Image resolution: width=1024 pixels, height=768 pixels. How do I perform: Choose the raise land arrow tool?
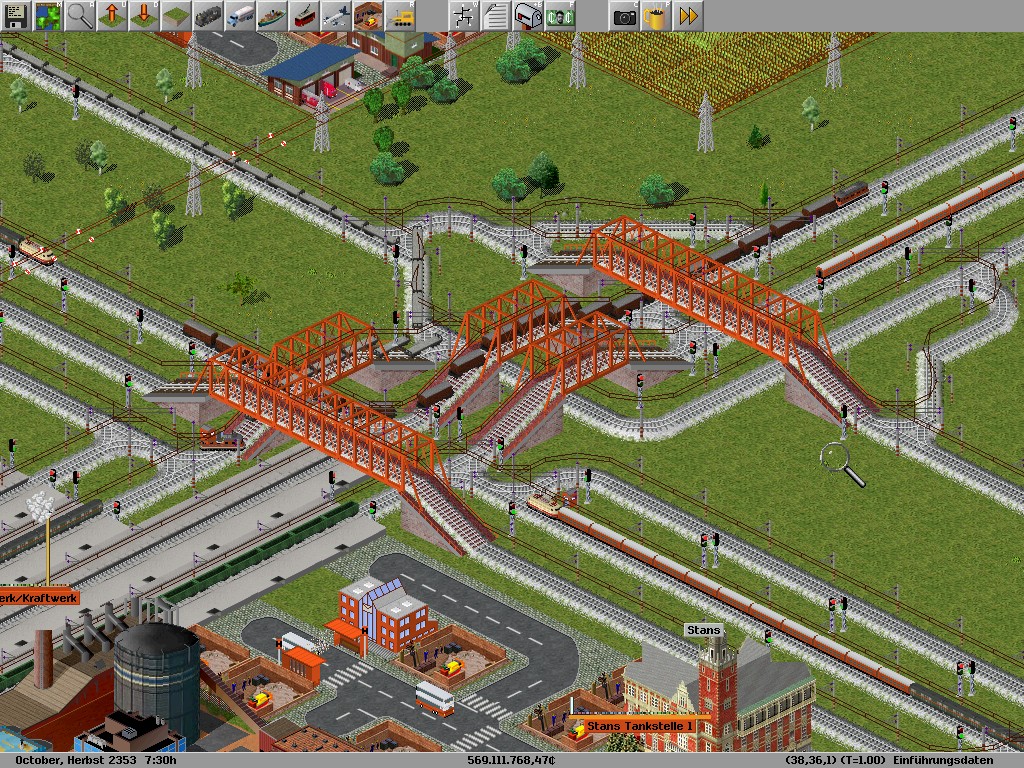click(112, 16)
